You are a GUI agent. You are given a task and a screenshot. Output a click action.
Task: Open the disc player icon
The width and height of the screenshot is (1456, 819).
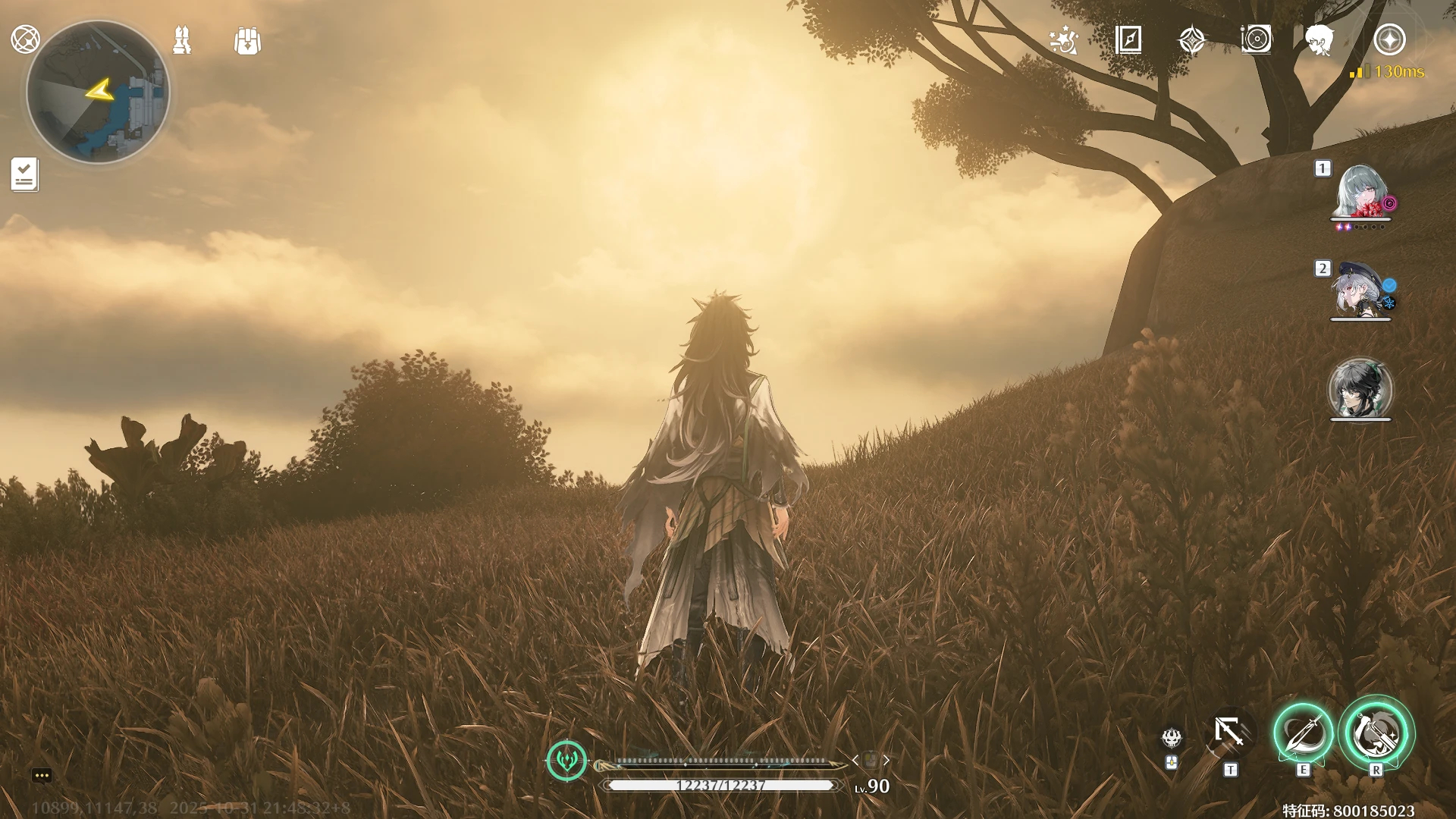click(1256, 39)
